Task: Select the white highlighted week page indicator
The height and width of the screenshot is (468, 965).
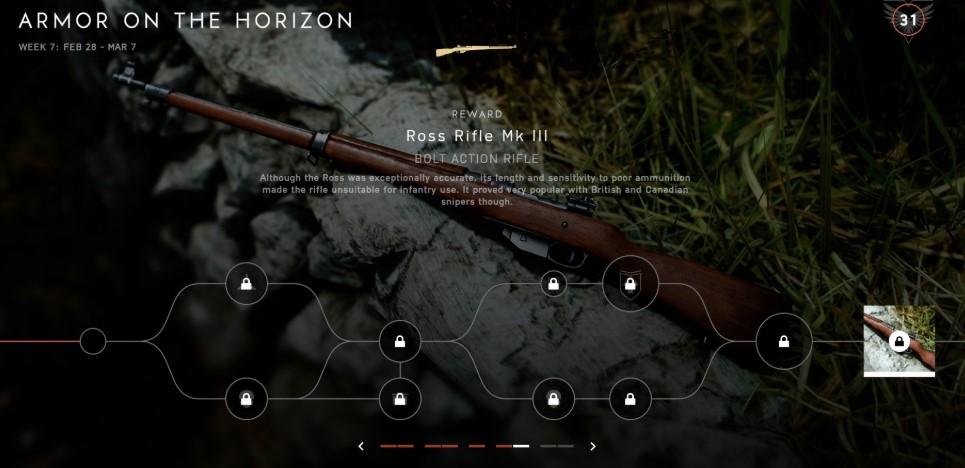Action: (521, 446)
